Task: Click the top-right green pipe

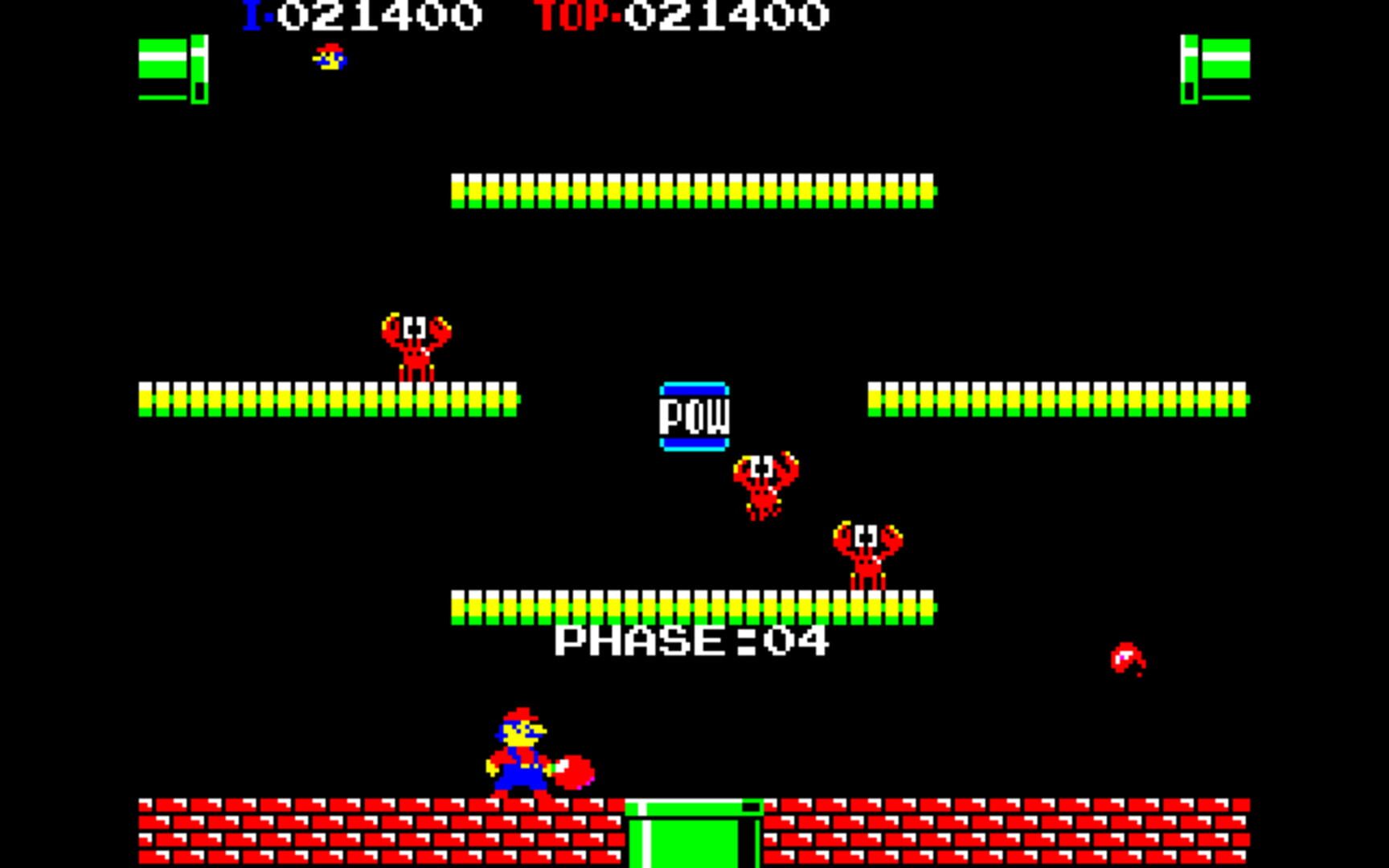Action: [1214, 72]
